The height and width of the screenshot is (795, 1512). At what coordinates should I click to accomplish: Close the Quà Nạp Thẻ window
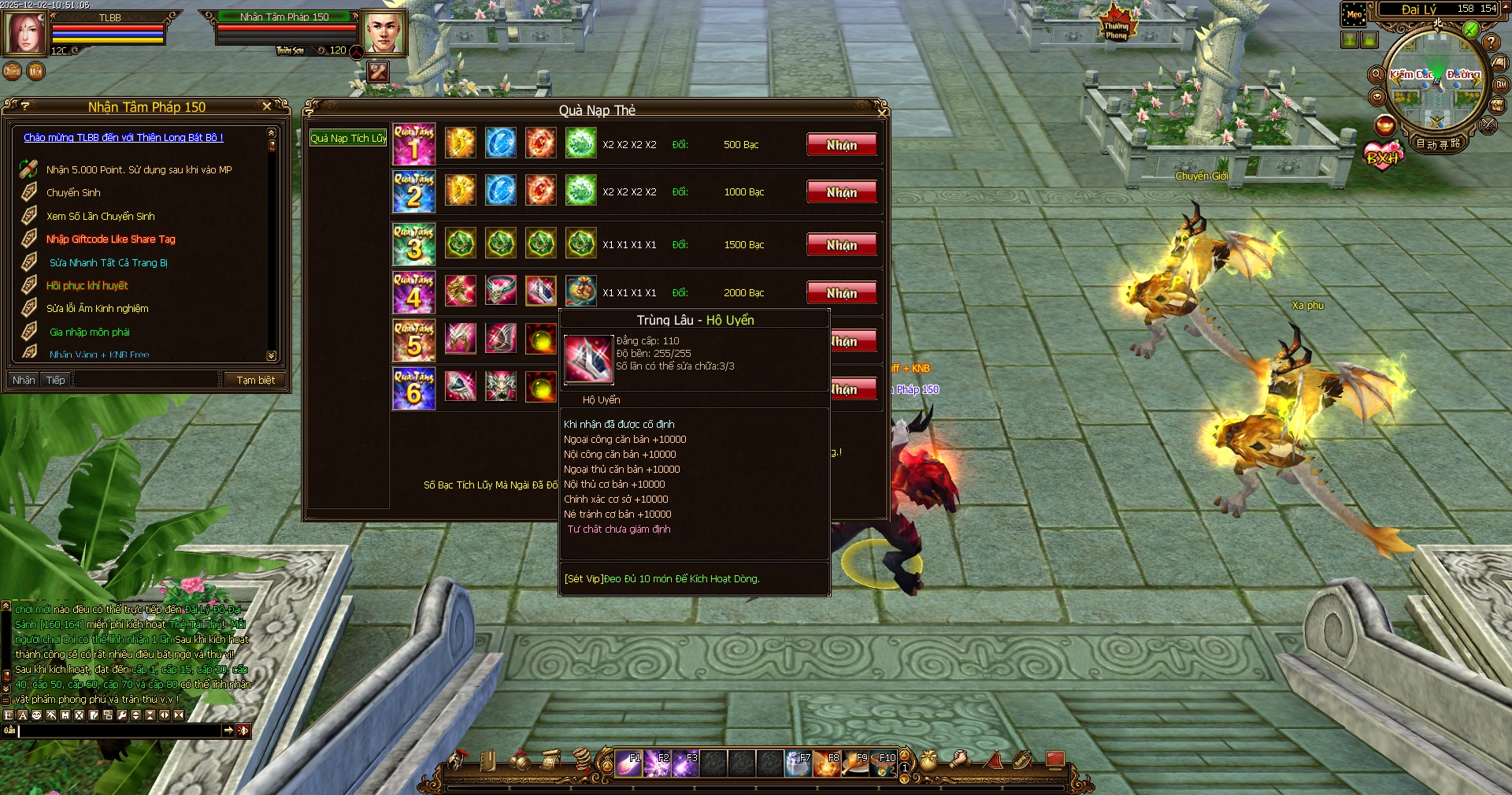(883, 113)
